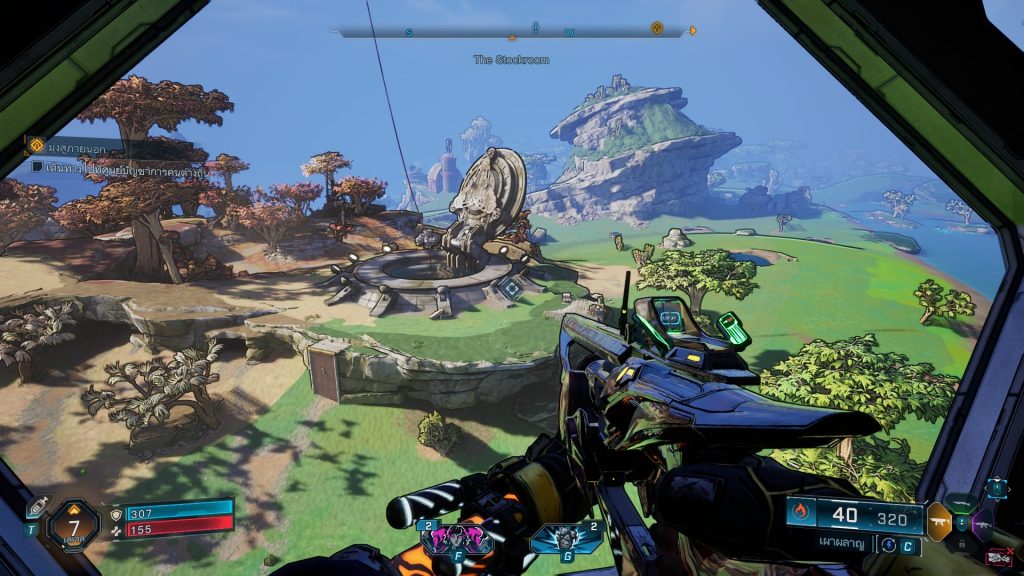
Task: Select the blue d-pad quick-select icon
Action: click(x=997, y=488)
